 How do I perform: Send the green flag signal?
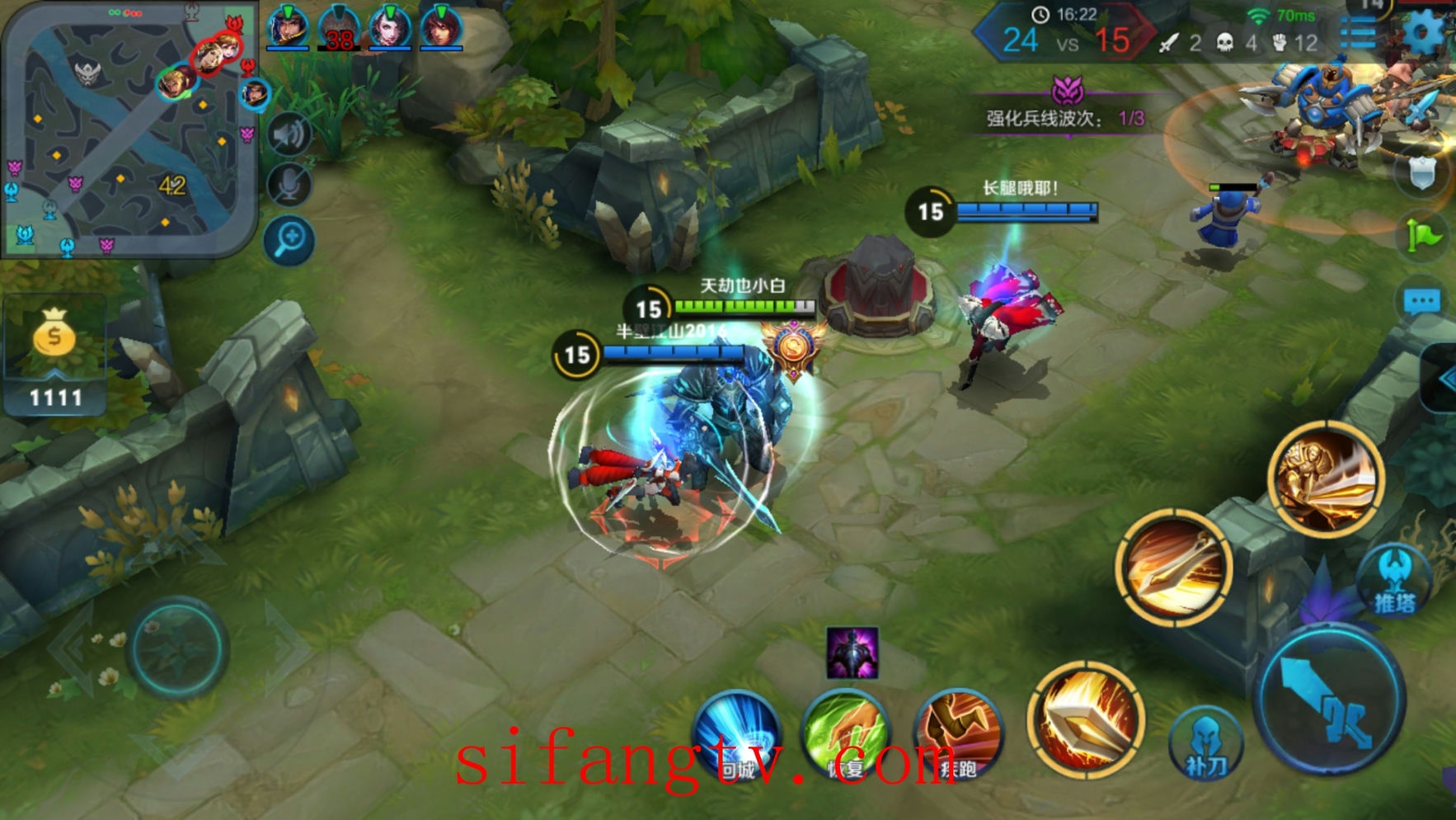pyautogui.click(x=1423, y=237)
